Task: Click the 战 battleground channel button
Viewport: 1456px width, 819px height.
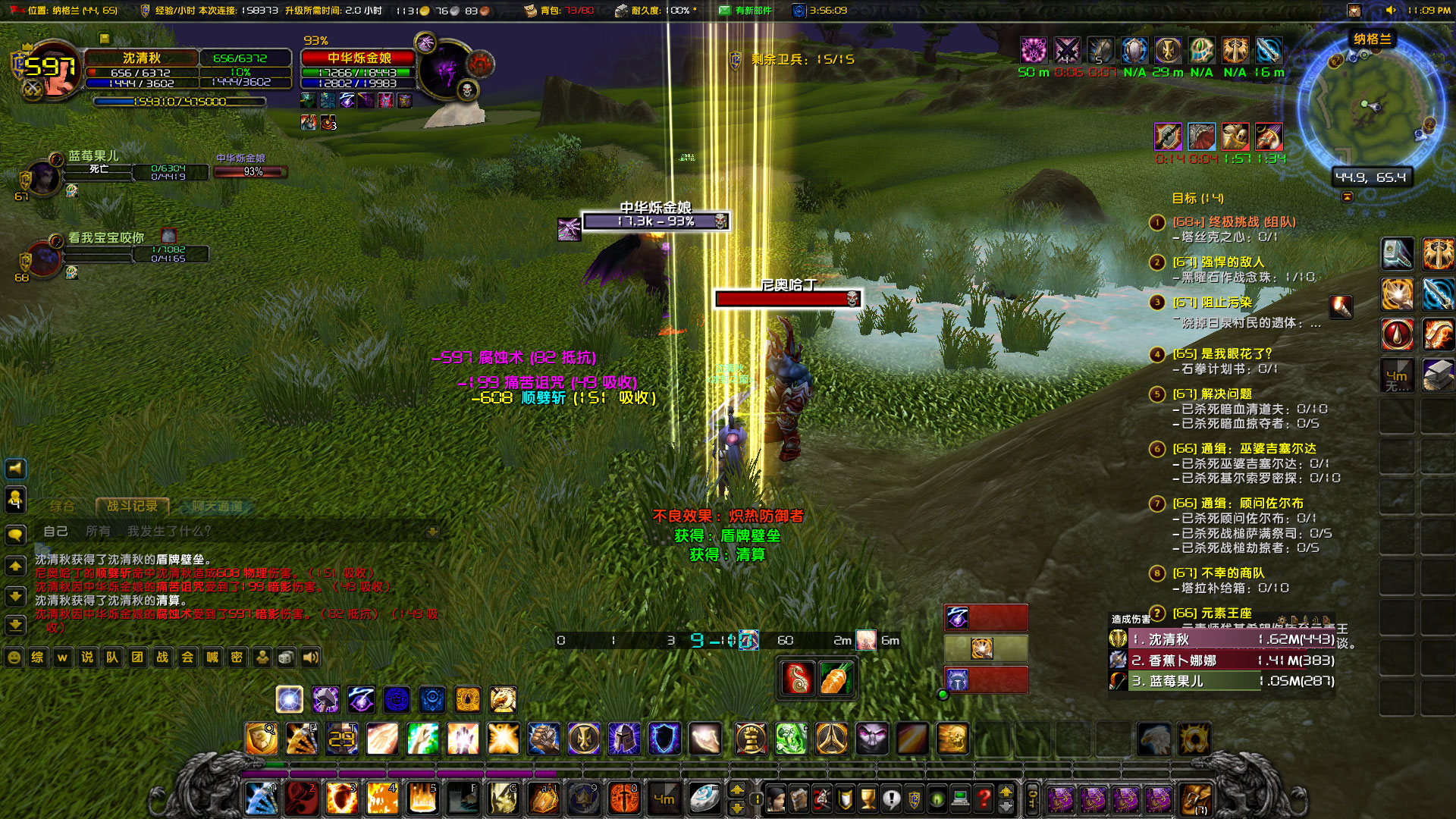Action: point(163,657)
